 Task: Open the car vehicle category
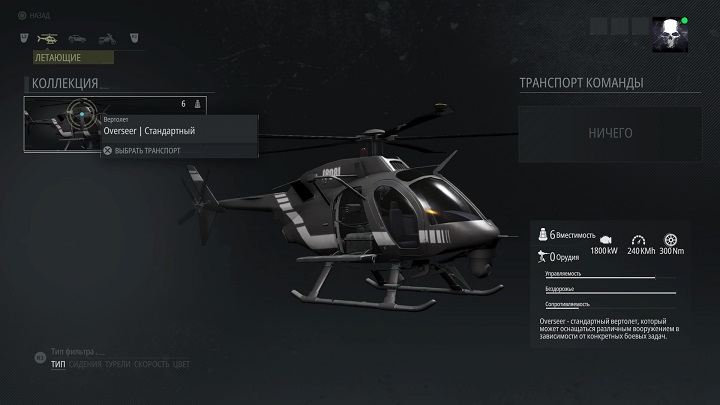(x=77, y=39)
